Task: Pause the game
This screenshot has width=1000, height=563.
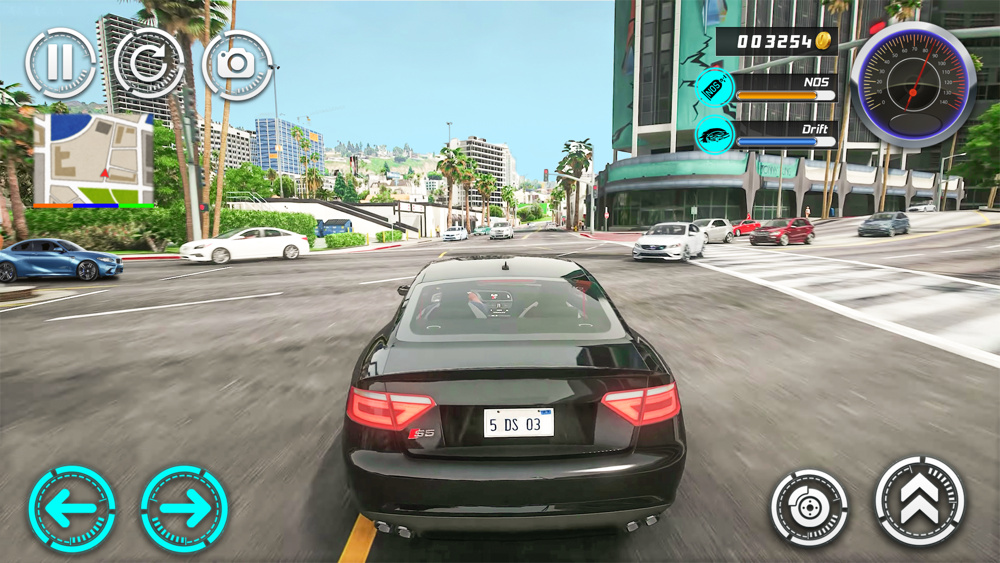Action: click(x=60, y=63)
